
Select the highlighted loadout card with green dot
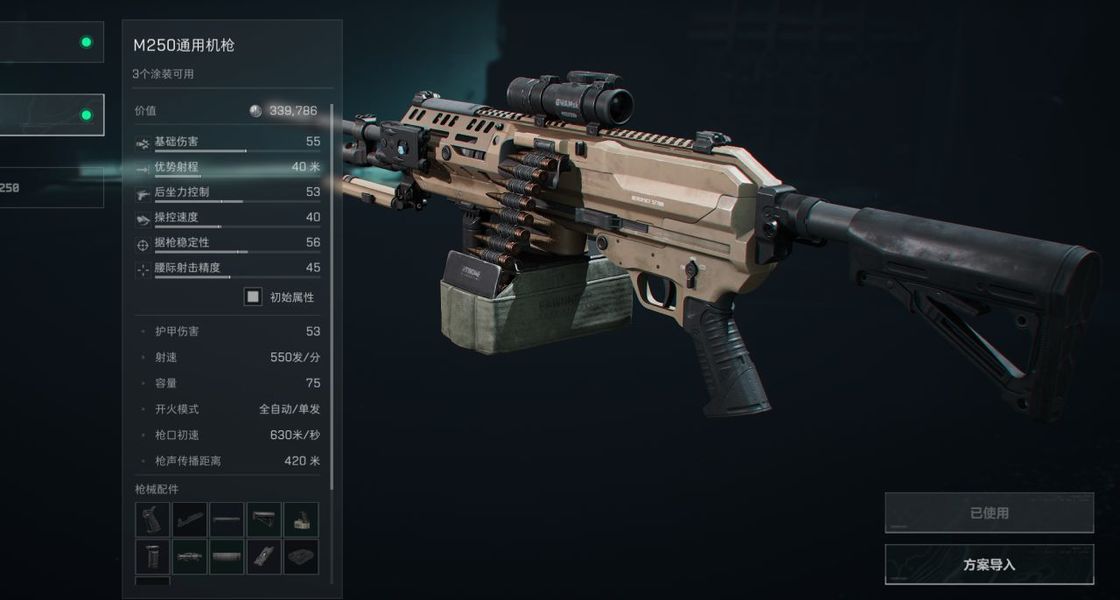coord(52,115)
